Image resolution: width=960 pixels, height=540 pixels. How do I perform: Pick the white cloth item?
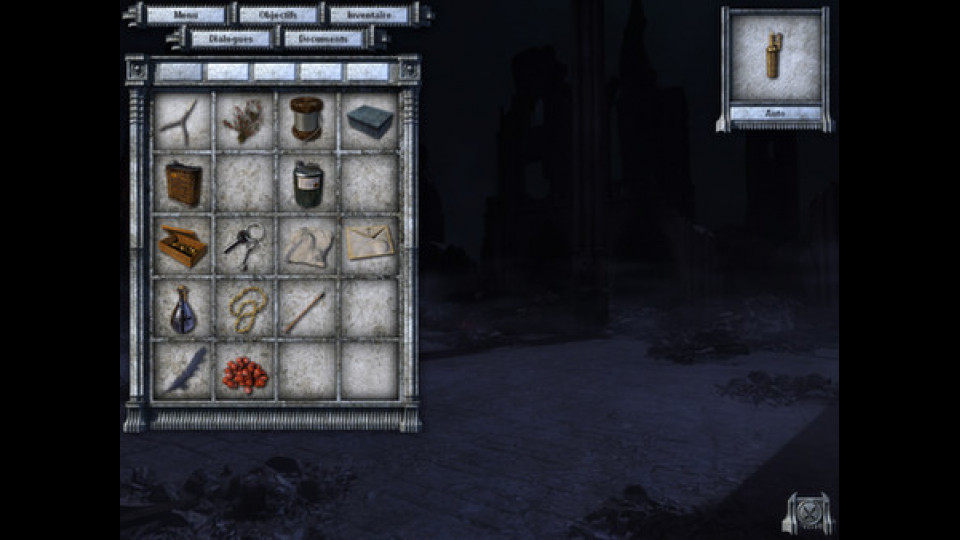(306, 246)
